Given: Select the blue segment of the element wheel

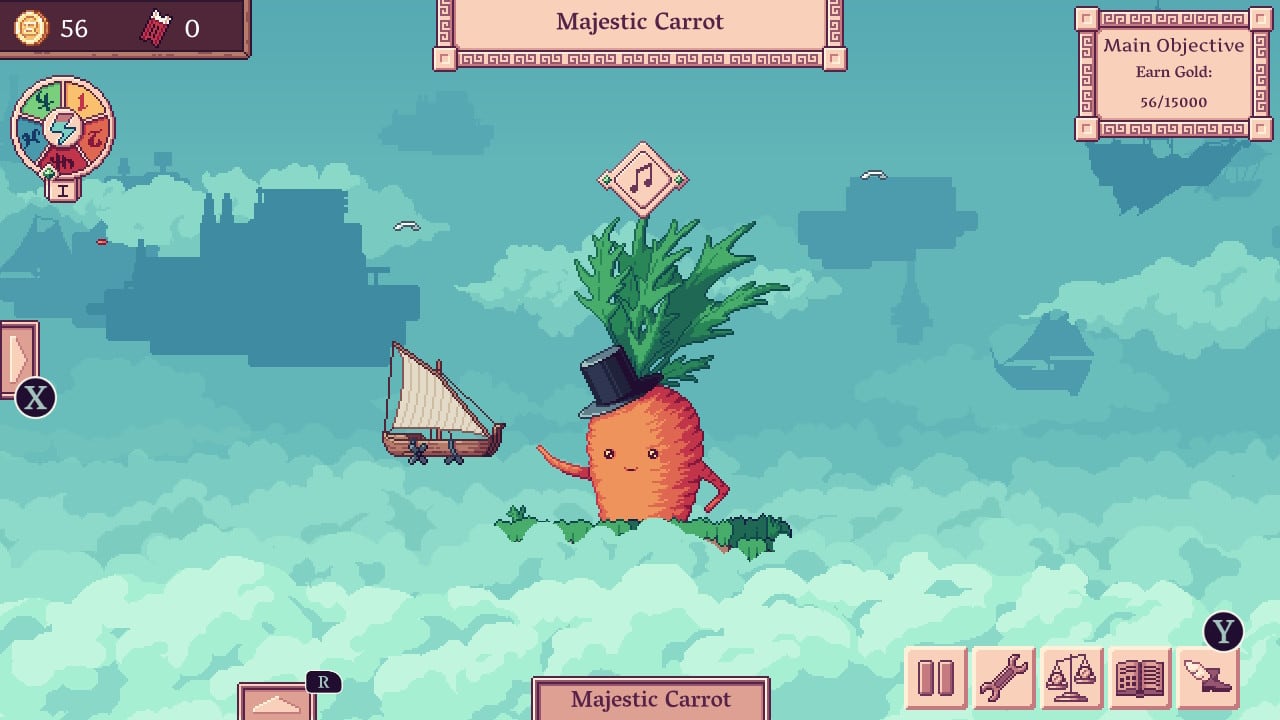Looking at the screenshot, I should tap(30, 135).
